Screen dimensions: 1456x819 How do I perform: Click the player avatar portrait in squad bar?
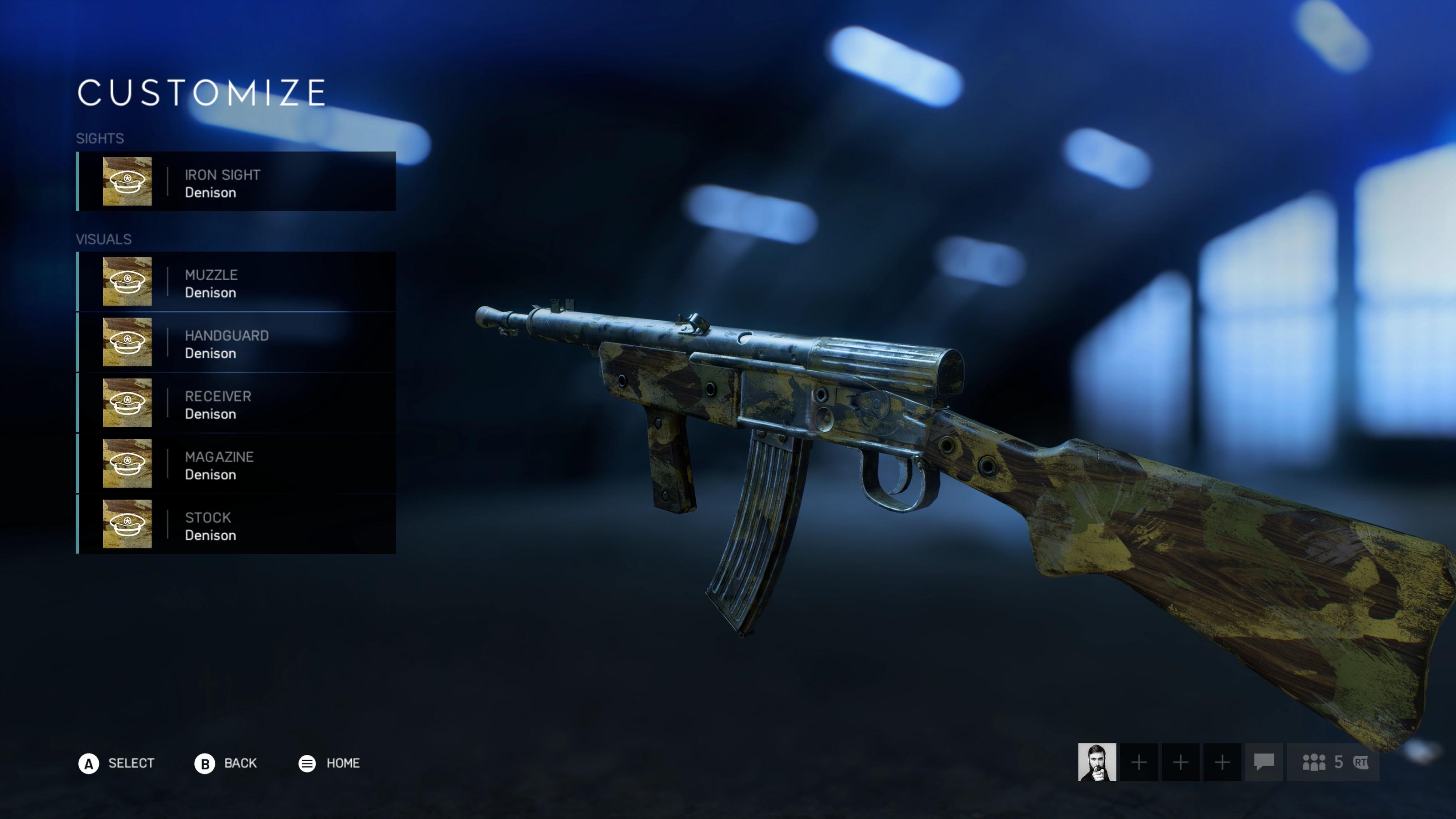(1097, 762)
